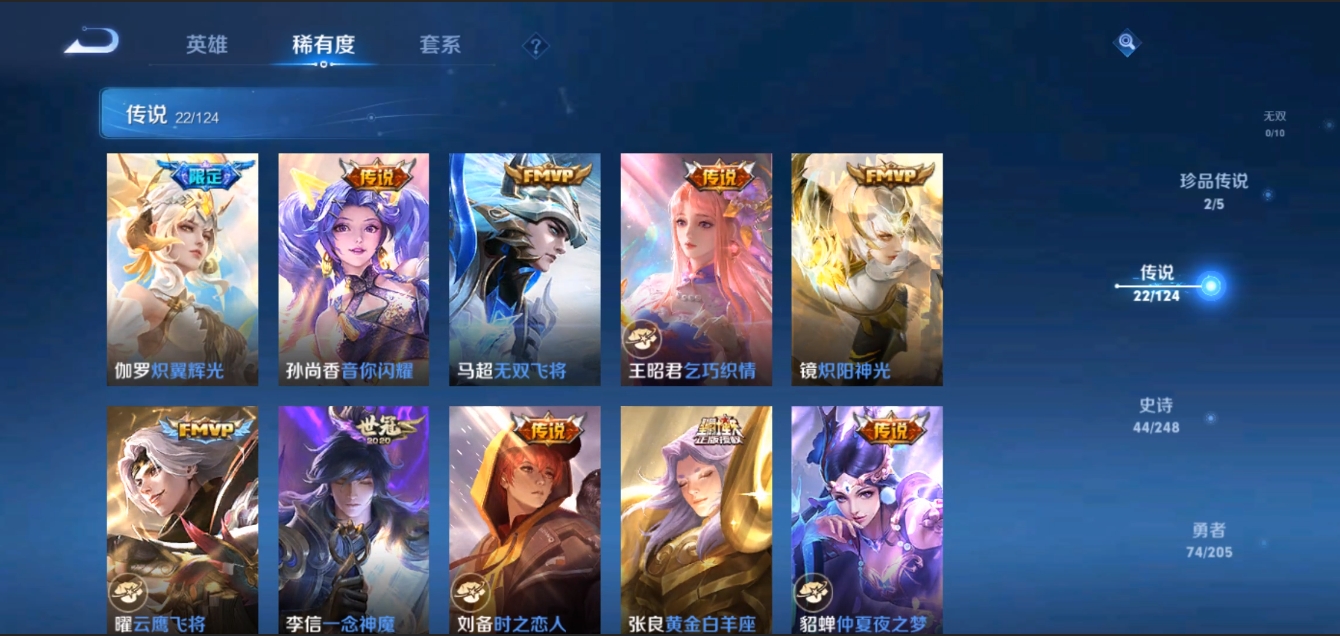Go back using the return arrow
This screenshot has width=1340, height=636.
point(92,42)
